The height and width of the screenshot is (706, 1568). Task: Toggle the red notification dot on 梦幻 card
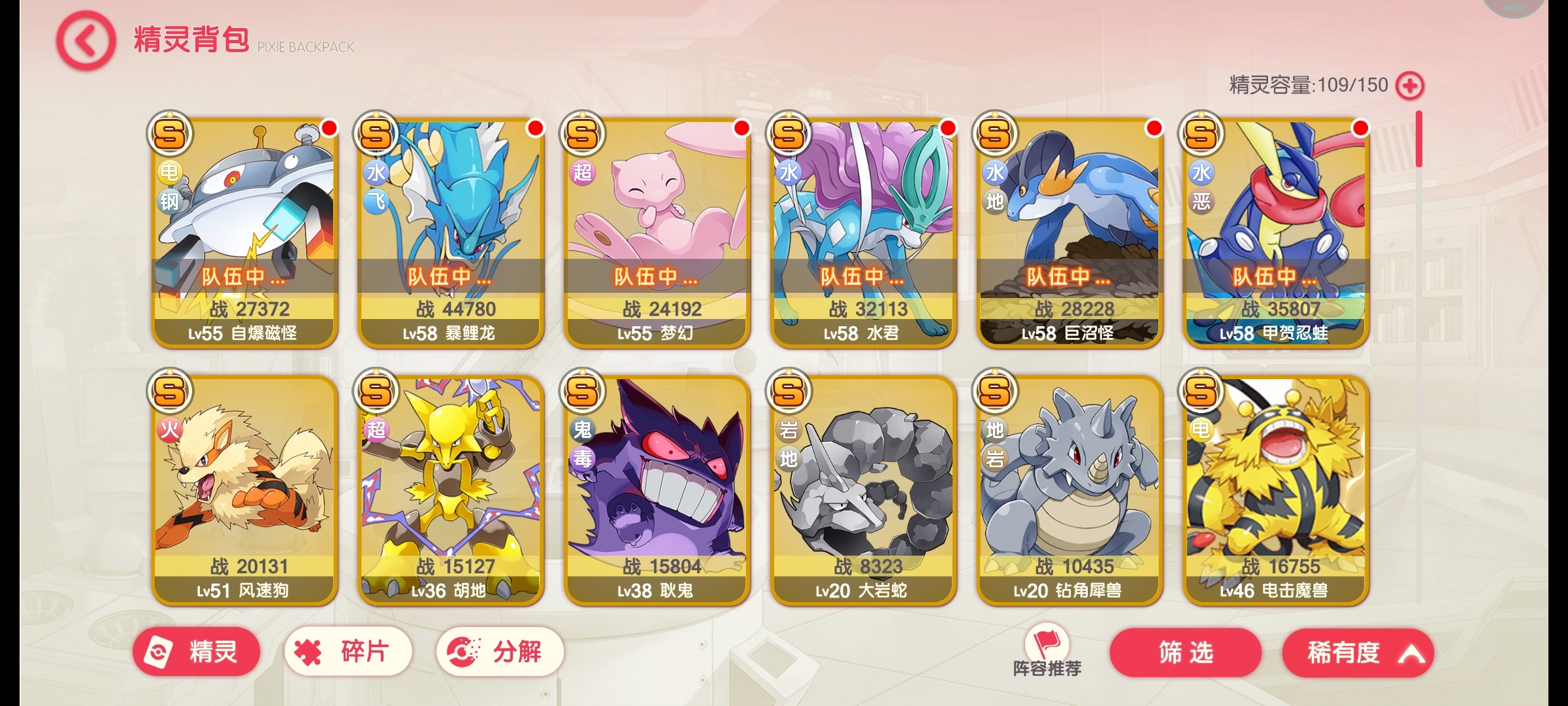pyautogui.click(x=739, y=129)
